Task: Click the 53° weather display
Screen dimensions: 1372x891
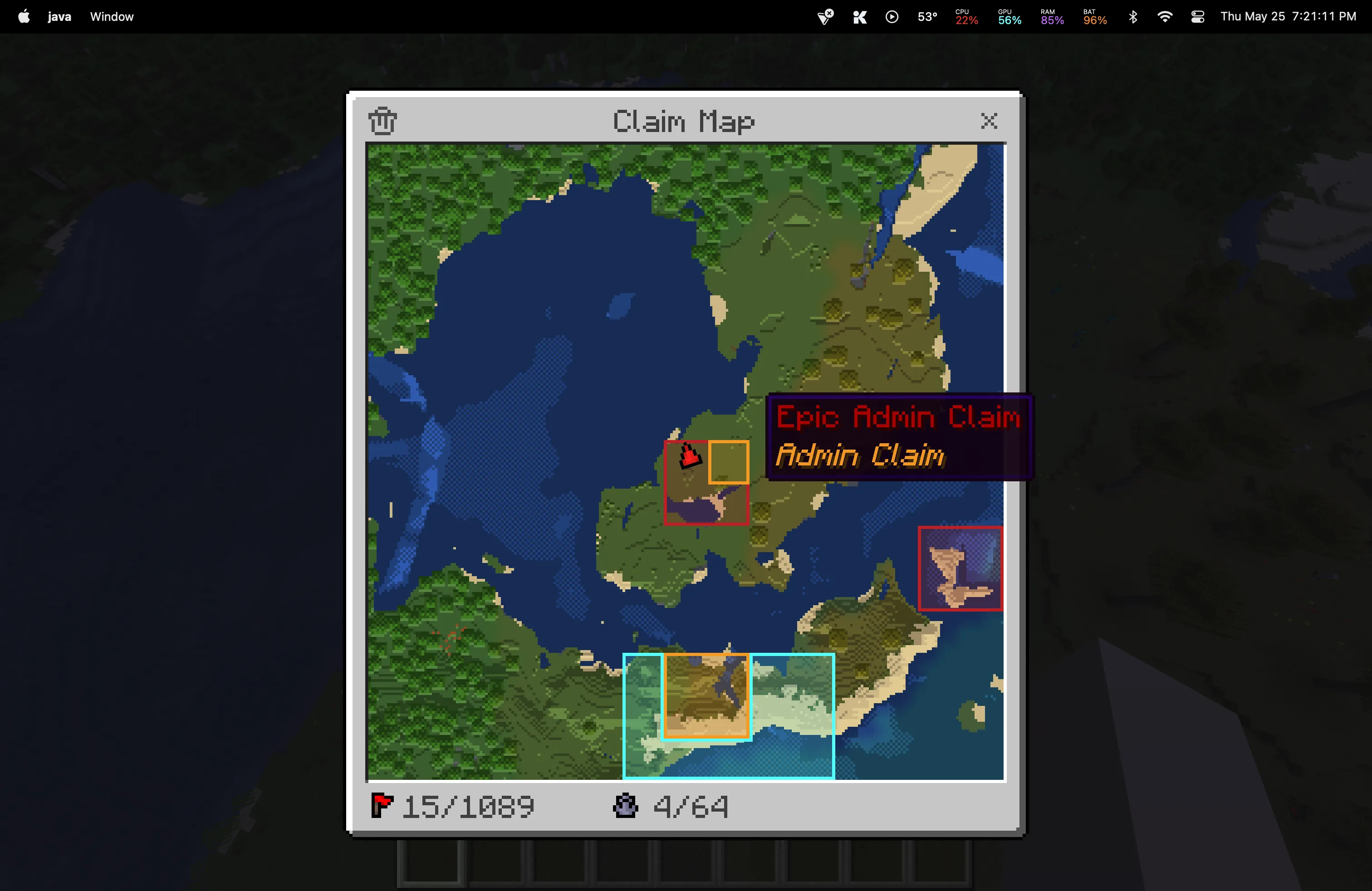Action: 926,16
